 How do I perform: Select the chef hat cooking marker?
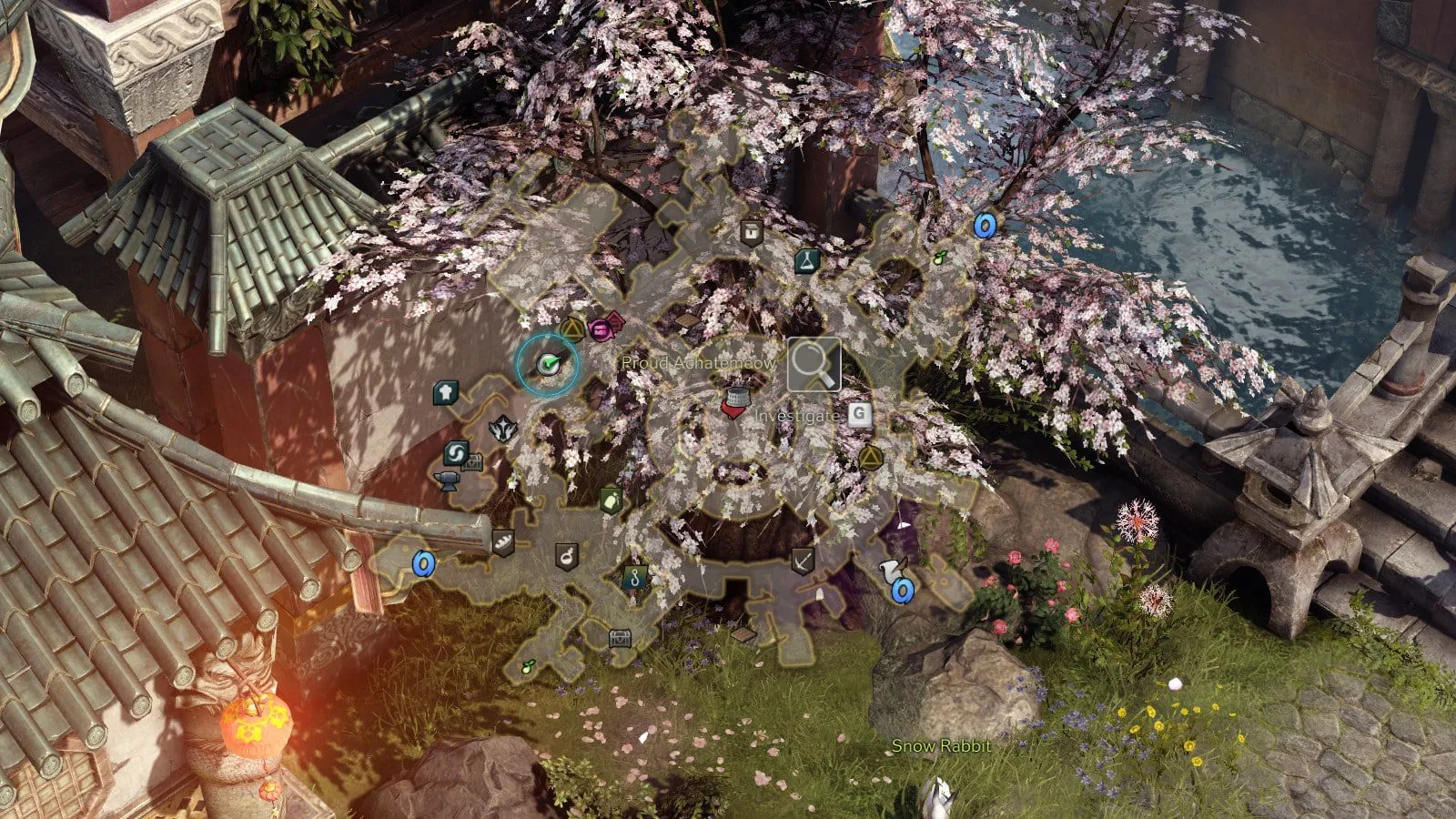coord(445,392)
